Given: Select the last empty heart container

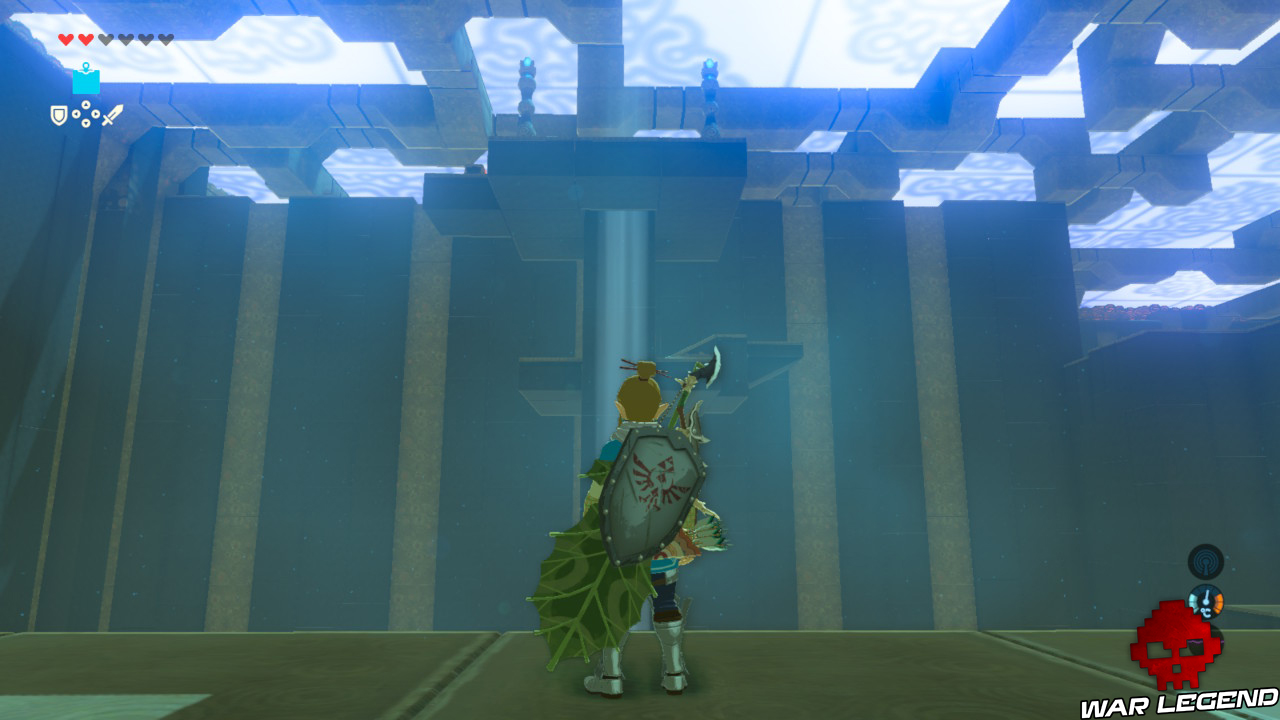Looking at the screenshot, I should click(x=163, y=39).
